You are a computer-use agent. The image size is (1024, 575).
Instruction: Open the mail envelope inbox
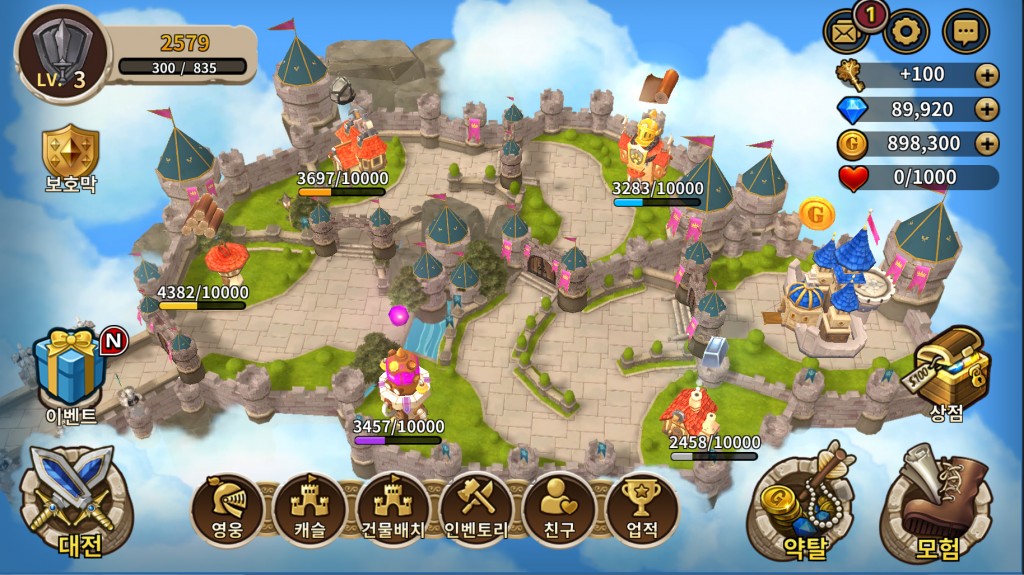click(846, 31)
